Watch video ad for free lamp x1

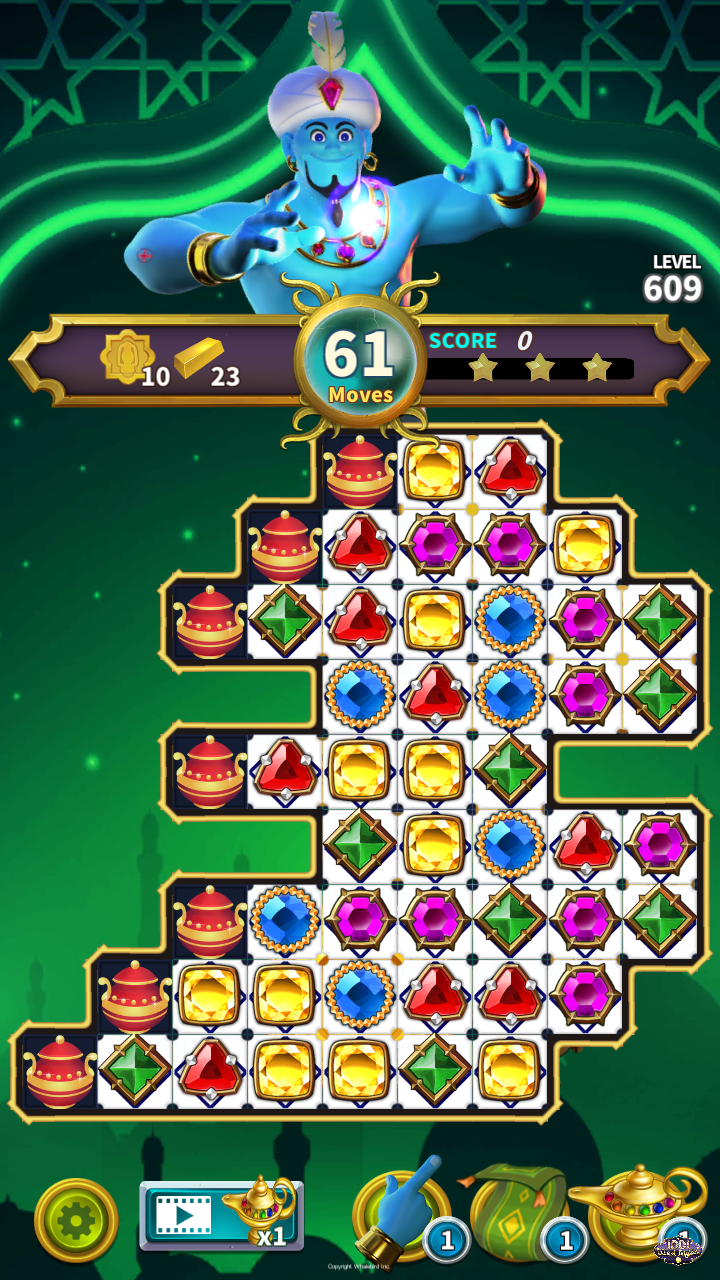[221, 1215]
